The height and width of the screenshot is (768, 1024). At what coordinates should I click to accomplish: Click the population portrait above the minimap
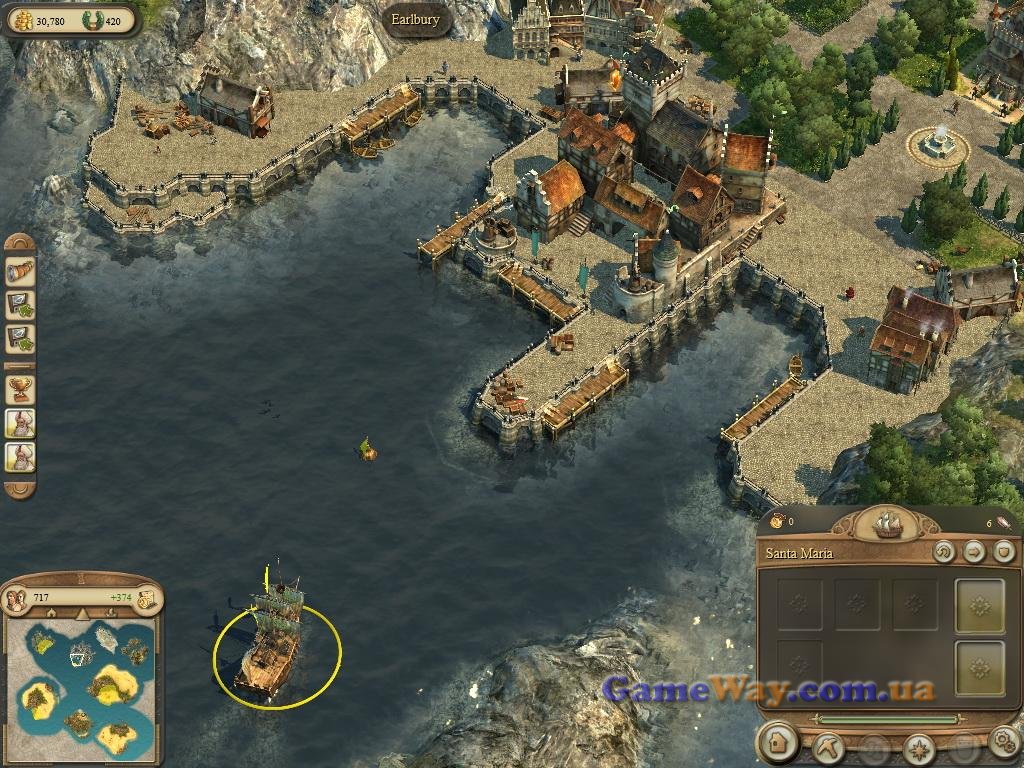(x=17, y=599)
